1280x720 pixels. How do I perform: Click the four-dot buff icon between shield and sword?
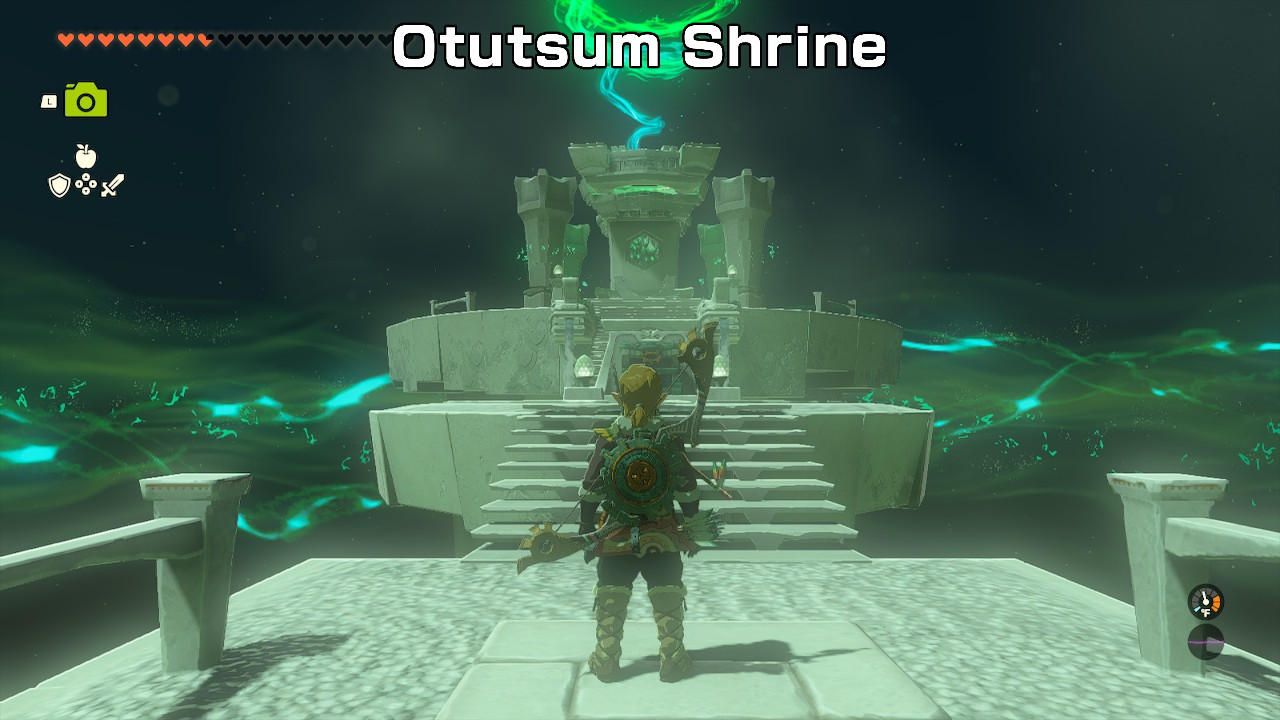click(x=86, y=184)
